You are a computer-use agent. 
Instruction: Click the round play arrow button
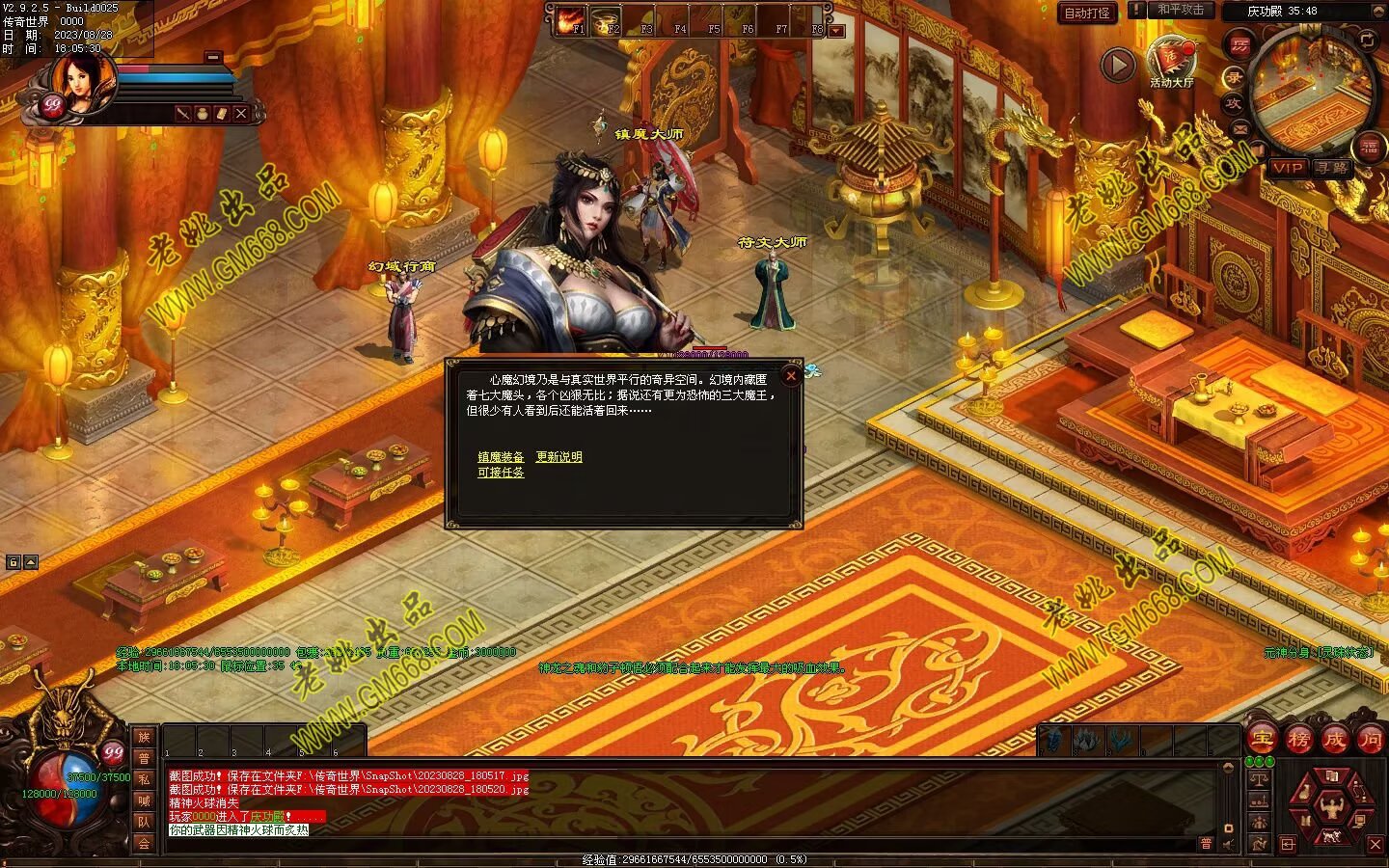1118,65
